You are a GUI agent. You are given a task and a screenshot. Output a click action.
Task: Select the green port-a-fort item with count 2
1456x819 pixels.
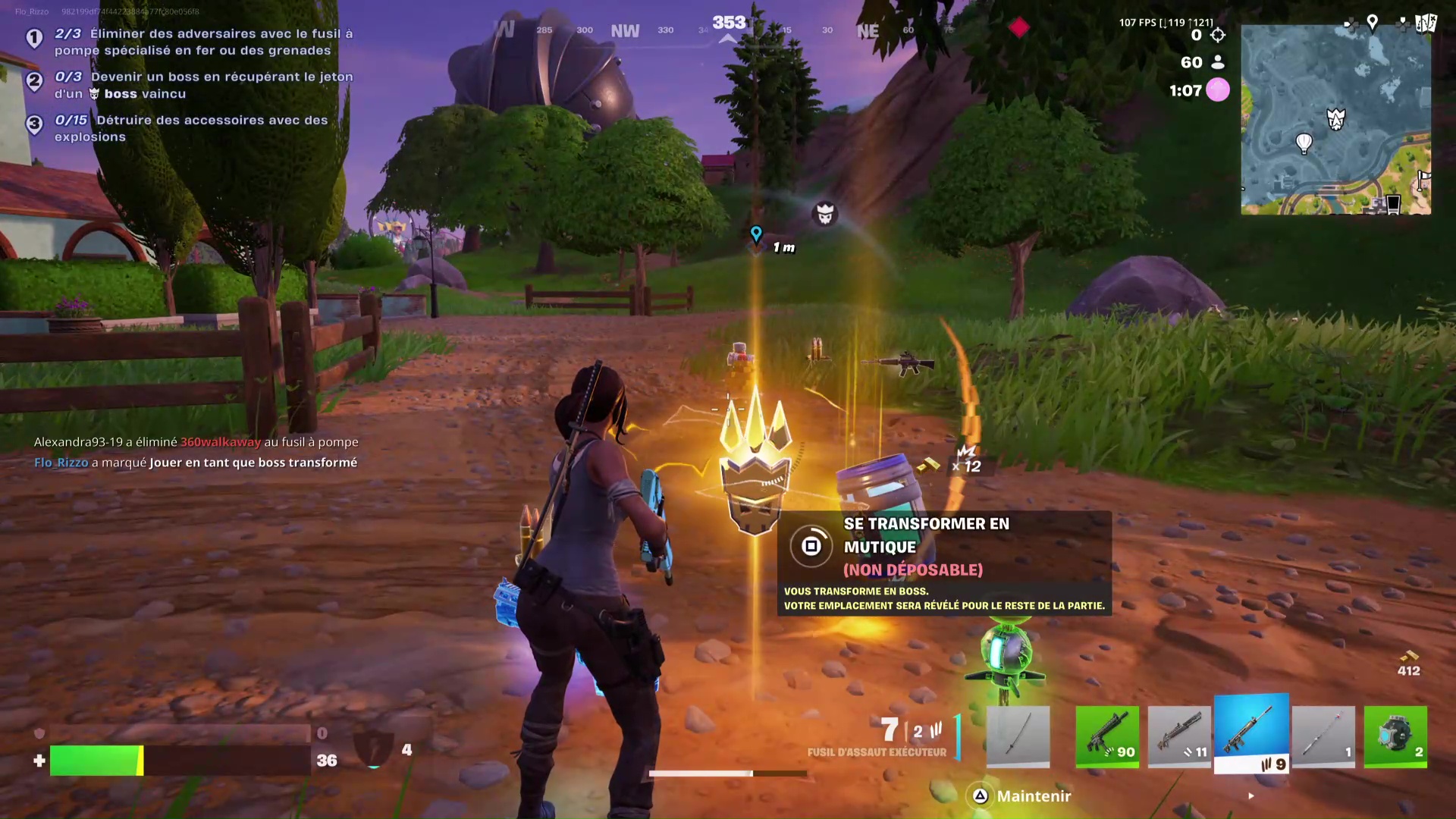(1395, 736)
